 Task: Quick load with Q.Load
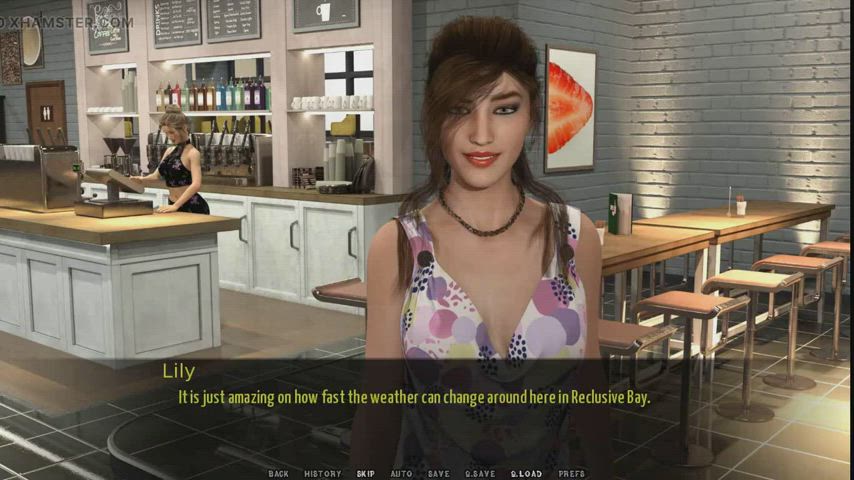(525, 474)
